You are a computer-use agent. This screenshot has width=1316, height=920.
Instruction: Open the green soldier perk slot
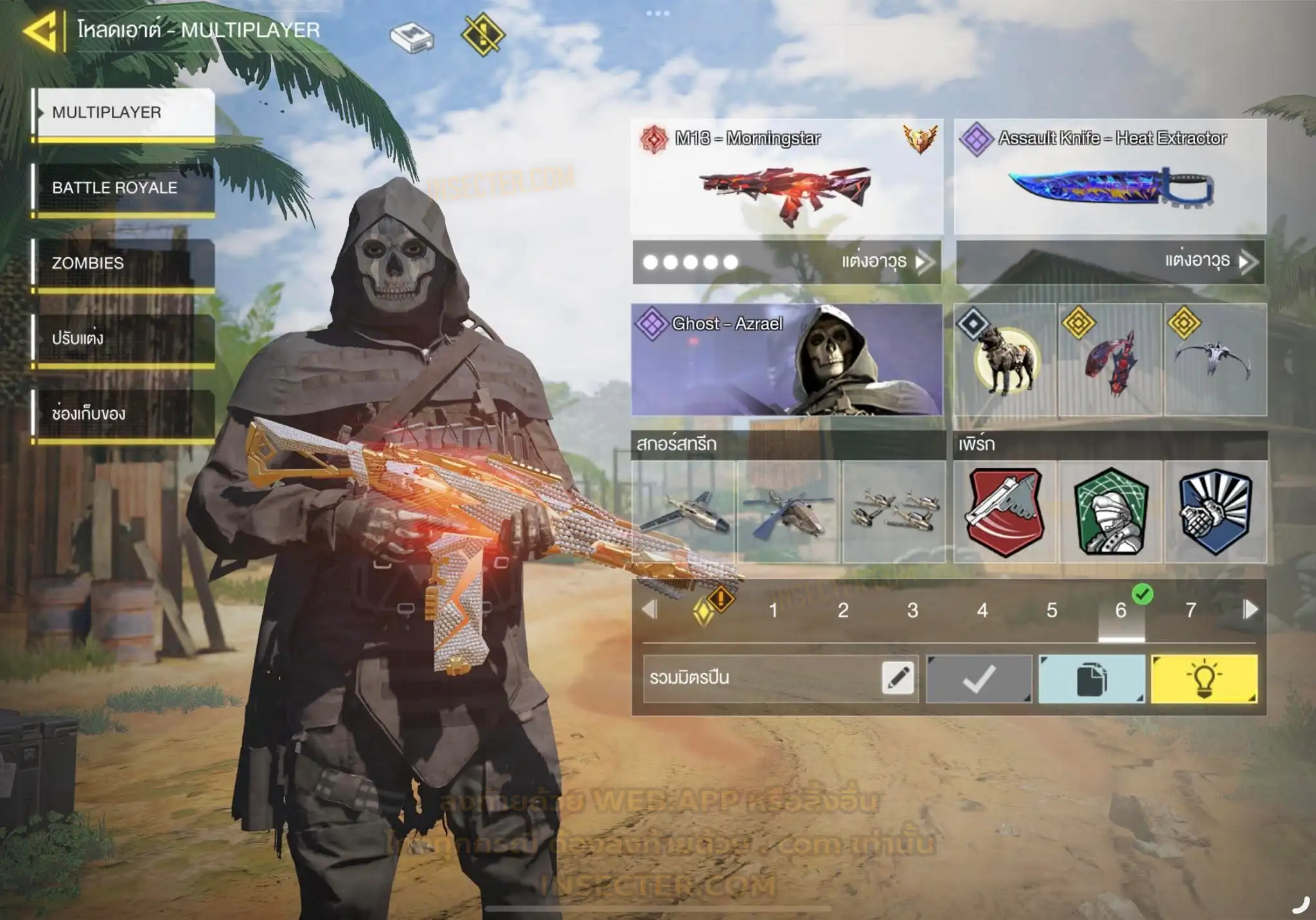coord(1110,512)
